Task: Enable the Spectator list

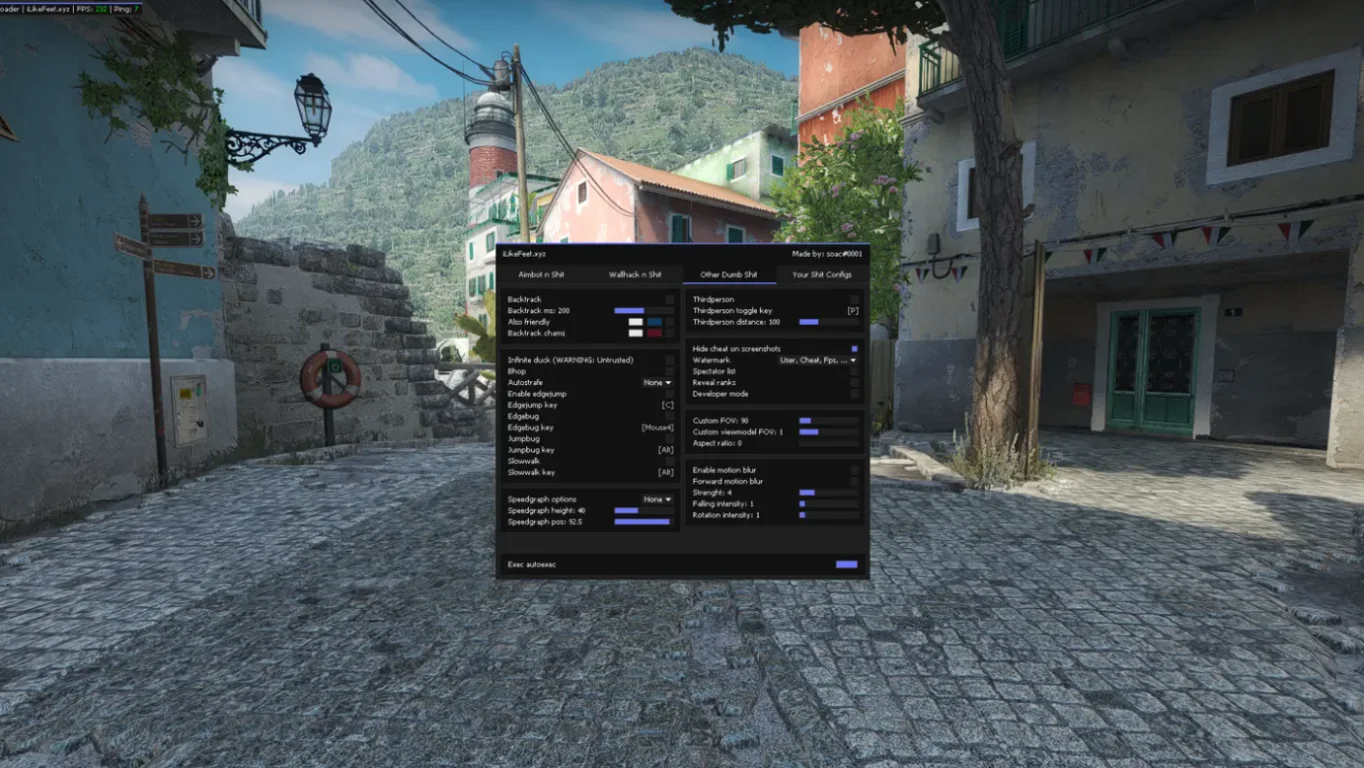Action: (x=855, y=371)
